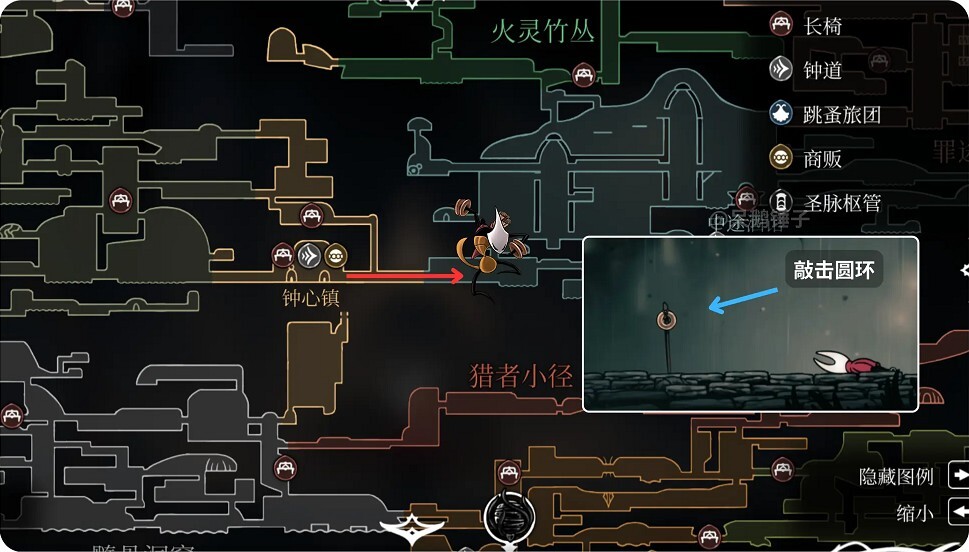Click Hornet's player position marker

[x=492, y=246]
